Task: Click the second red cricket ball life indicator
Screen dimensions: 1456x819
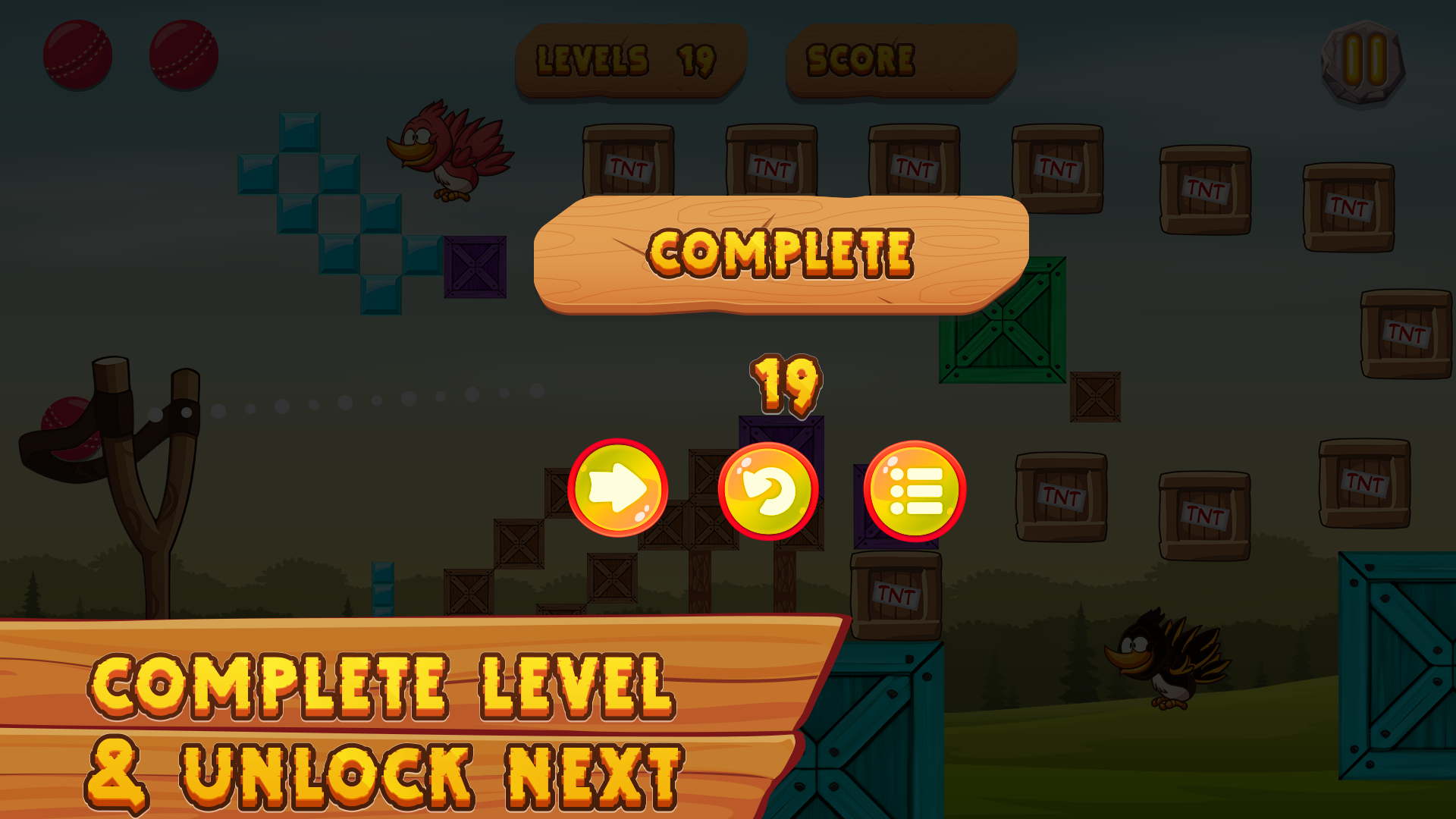Action: coord(184,55)
